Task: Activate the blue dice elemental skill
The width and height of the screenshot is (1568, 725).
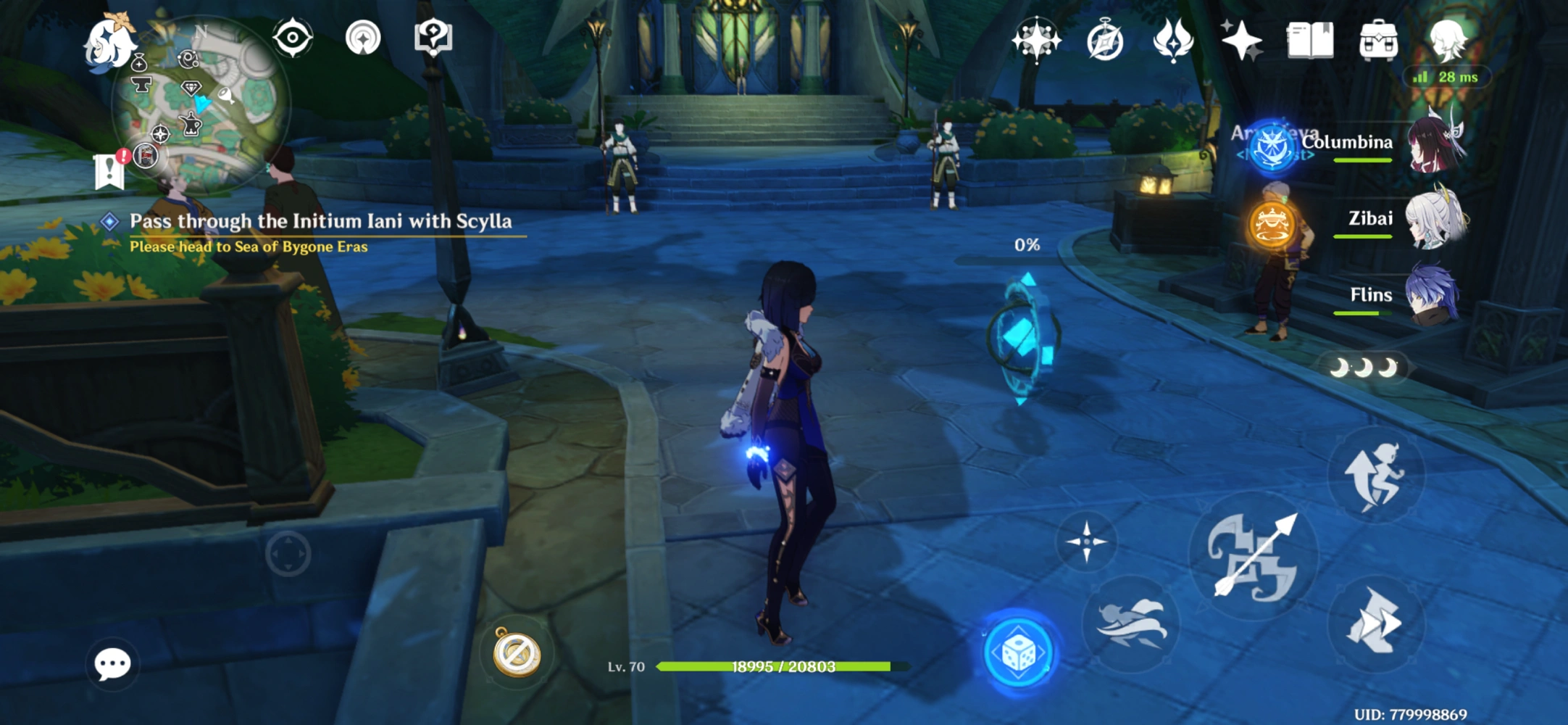Action: pyautogui.click(x=1019, y=652)
